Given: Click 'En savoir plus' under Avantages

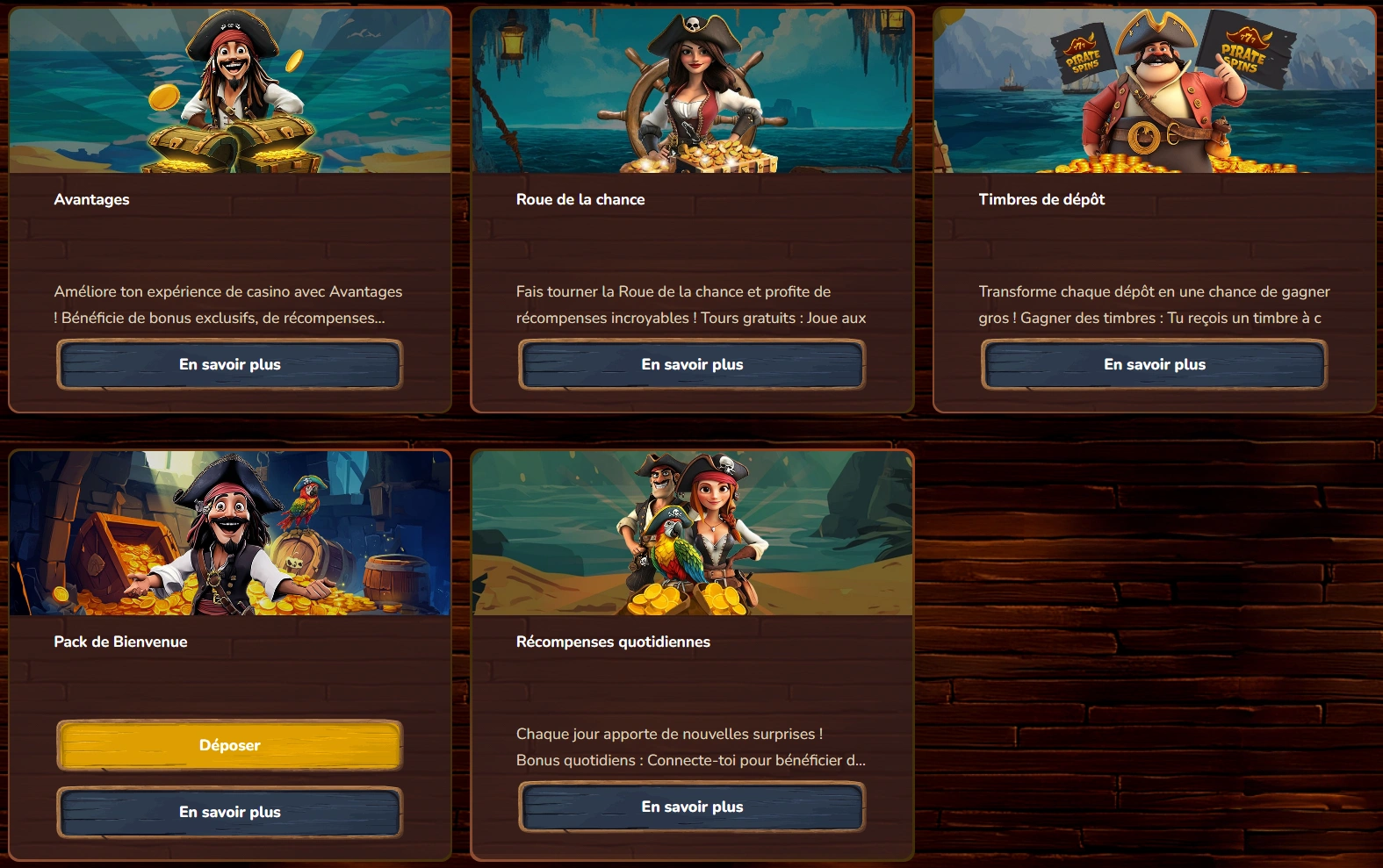Looking at the screenshot, I should (x=229, y=363).
